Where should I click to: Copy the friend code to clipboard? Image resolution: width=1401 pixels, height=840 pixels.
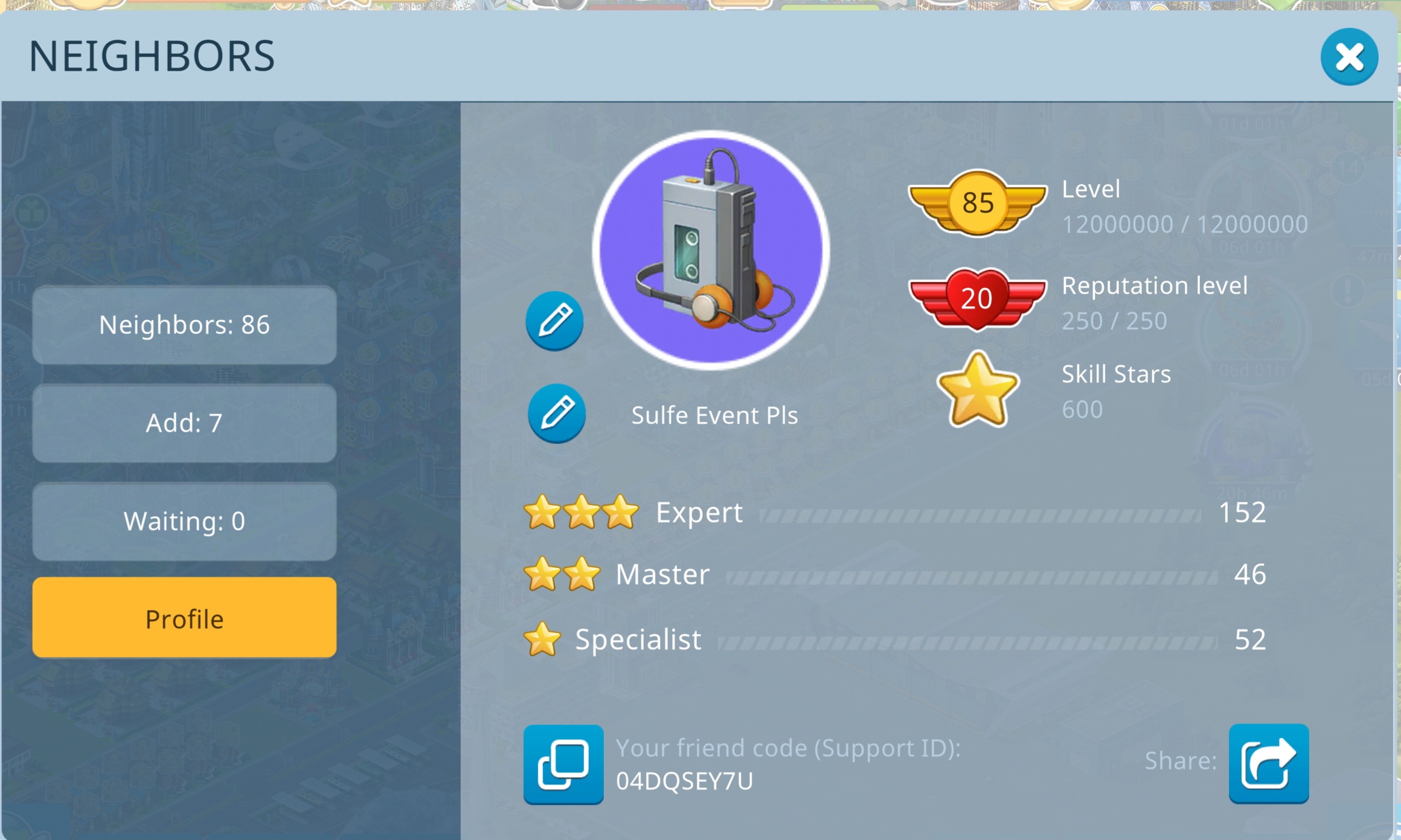point(563,764)
